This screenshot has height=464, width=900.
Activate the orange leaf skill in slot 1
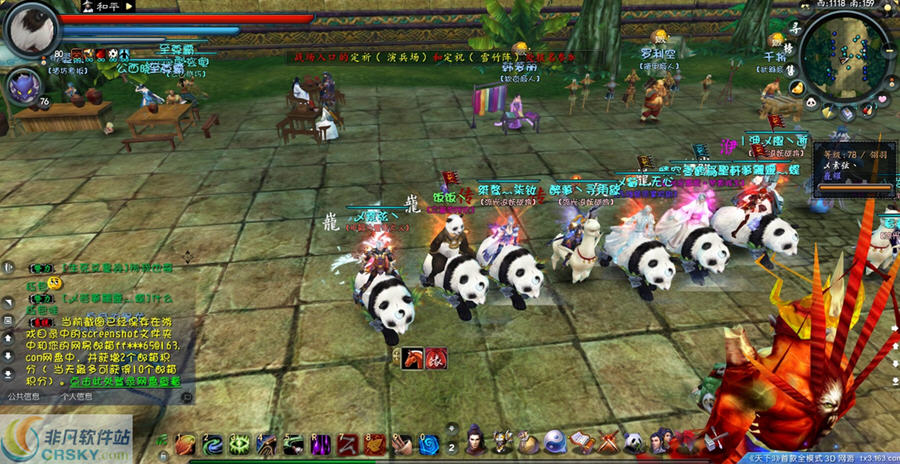186,443
